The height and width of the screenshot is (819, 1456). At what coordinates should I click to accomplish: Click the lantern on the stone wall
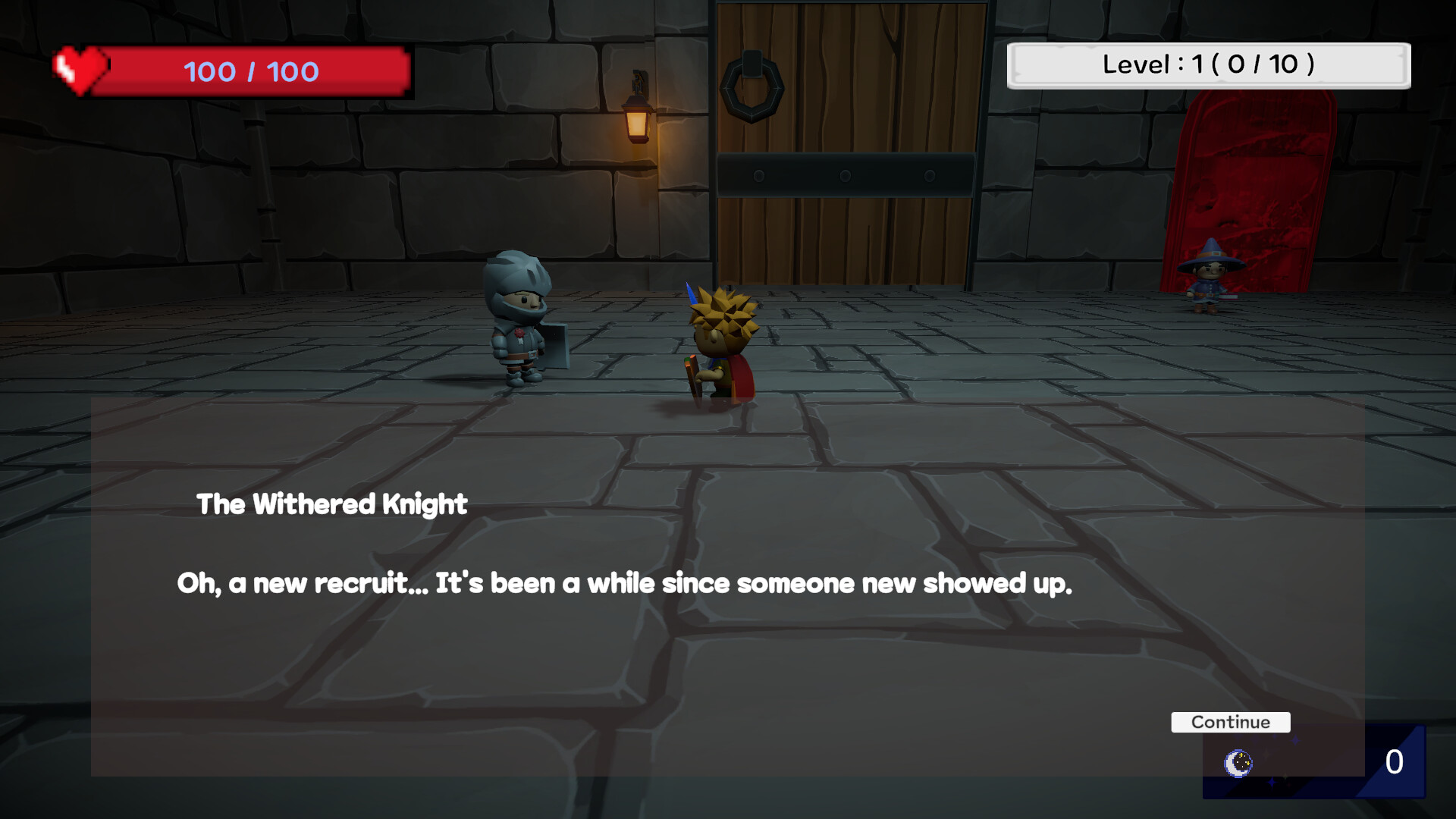click(x=637, y=121)
